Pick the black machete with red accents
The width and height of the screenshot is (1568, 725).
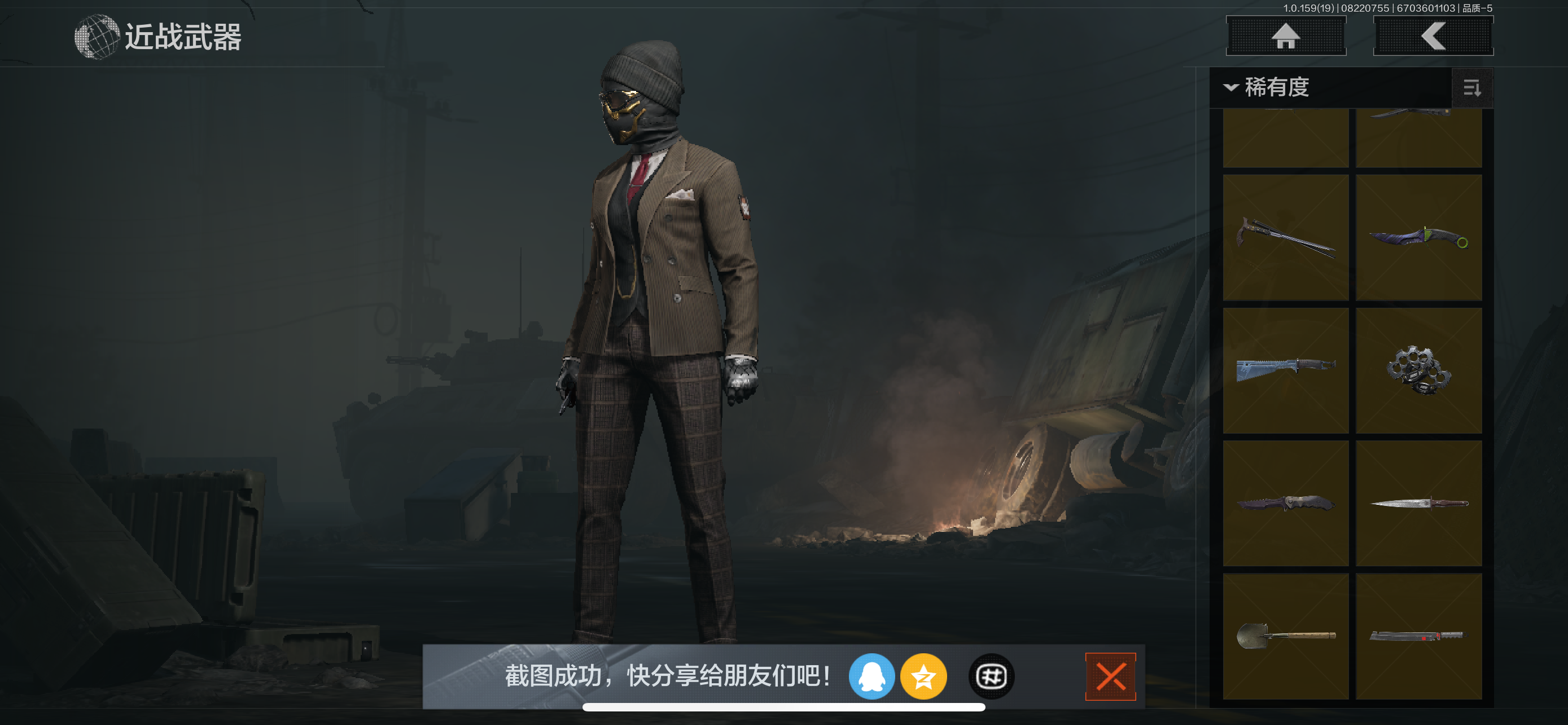(x=1418, y=636)
